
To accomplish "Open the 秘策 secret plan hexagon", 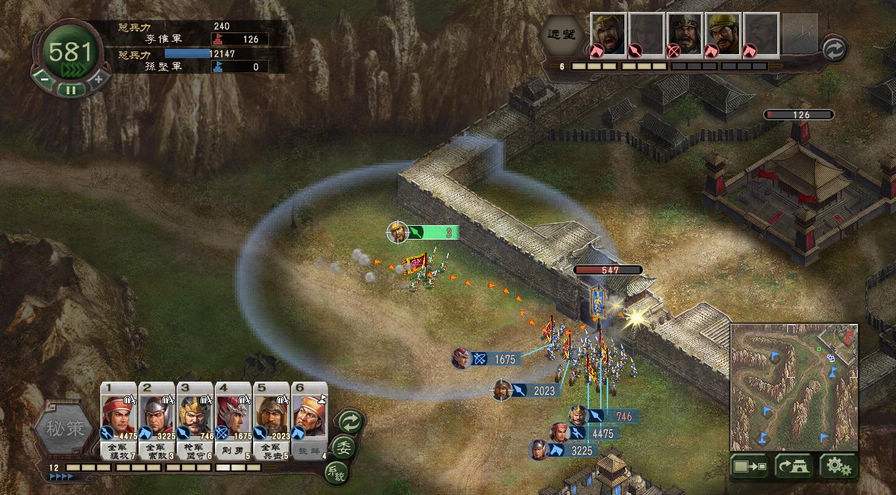I will [x=64, y=432].
